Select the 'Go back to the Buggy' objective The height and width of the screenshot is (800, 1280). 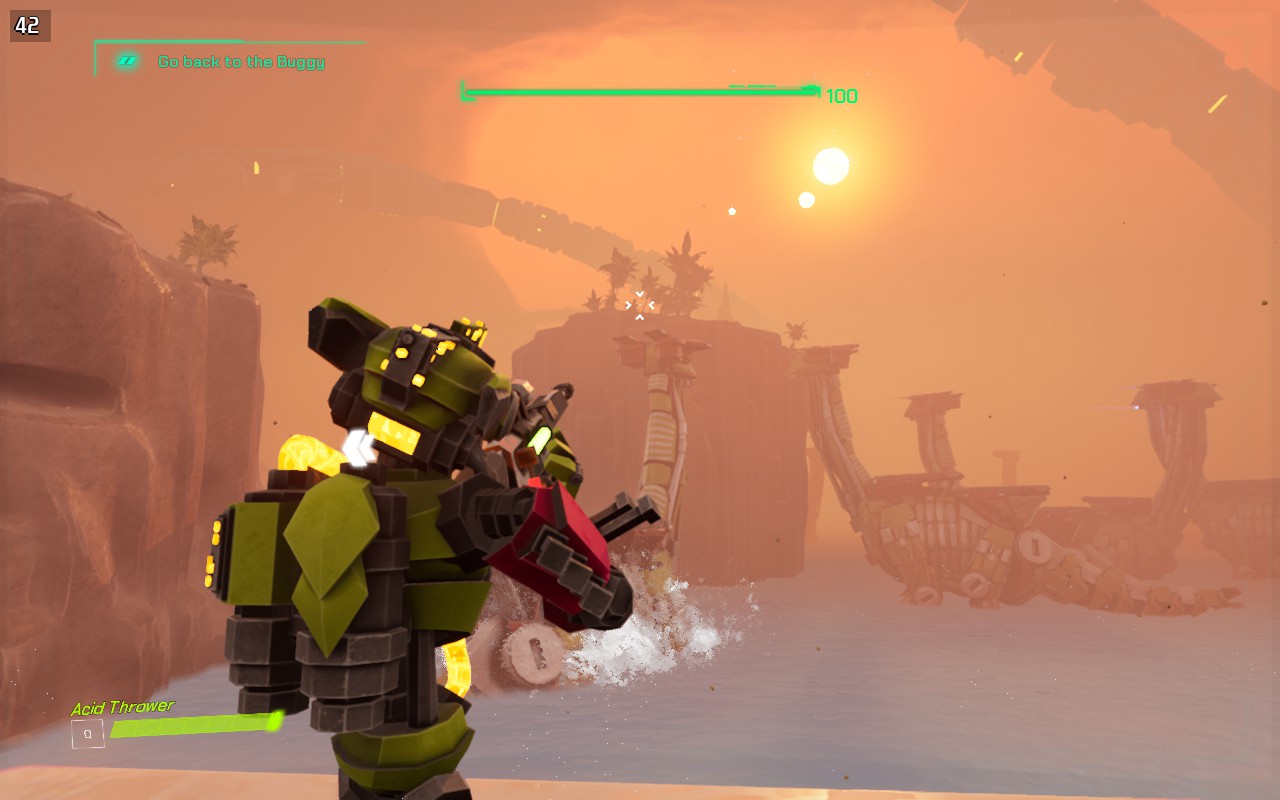241,62
